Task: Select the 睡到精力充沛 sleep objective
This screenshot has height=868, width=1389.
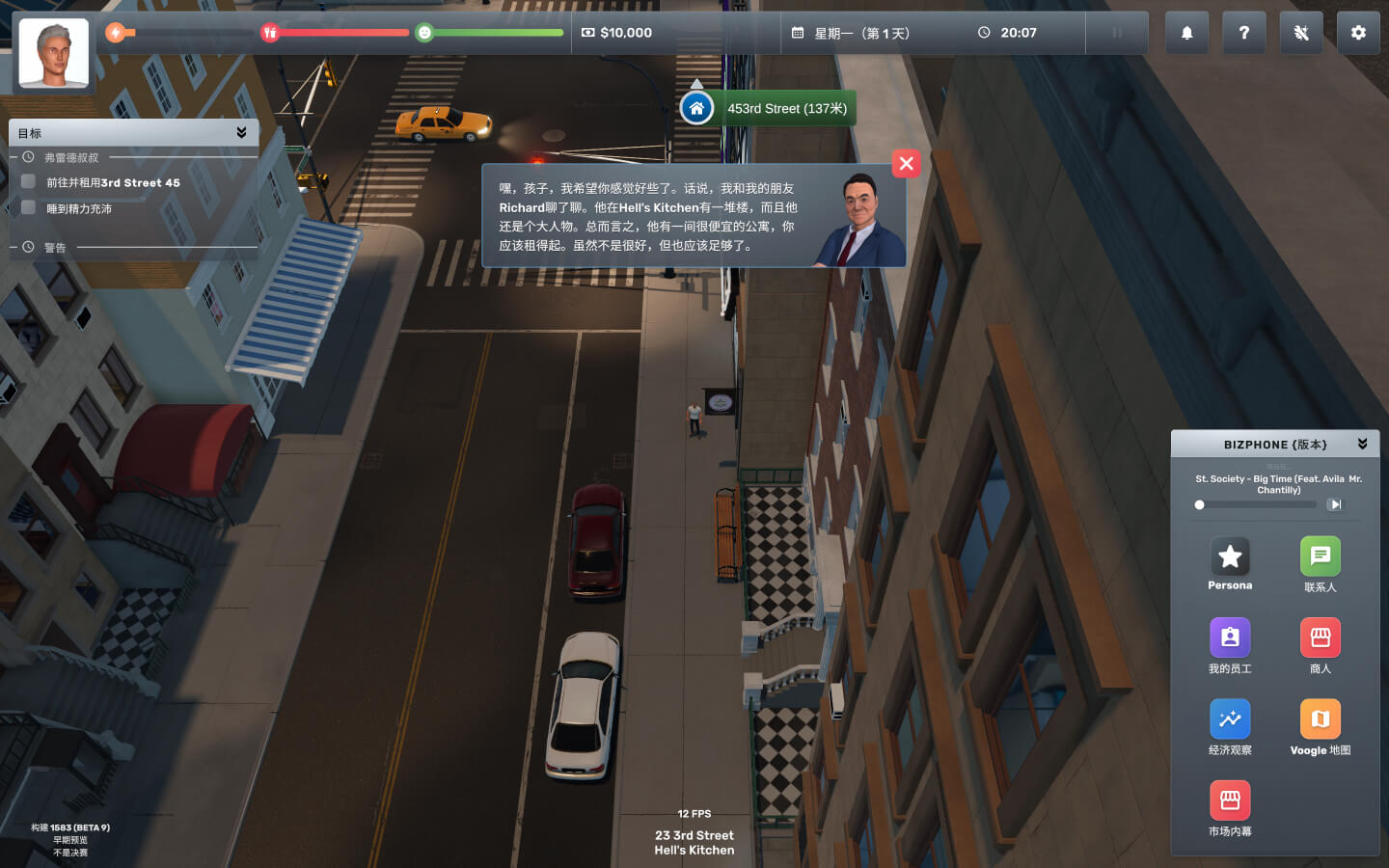Action: tap(79, 208)
